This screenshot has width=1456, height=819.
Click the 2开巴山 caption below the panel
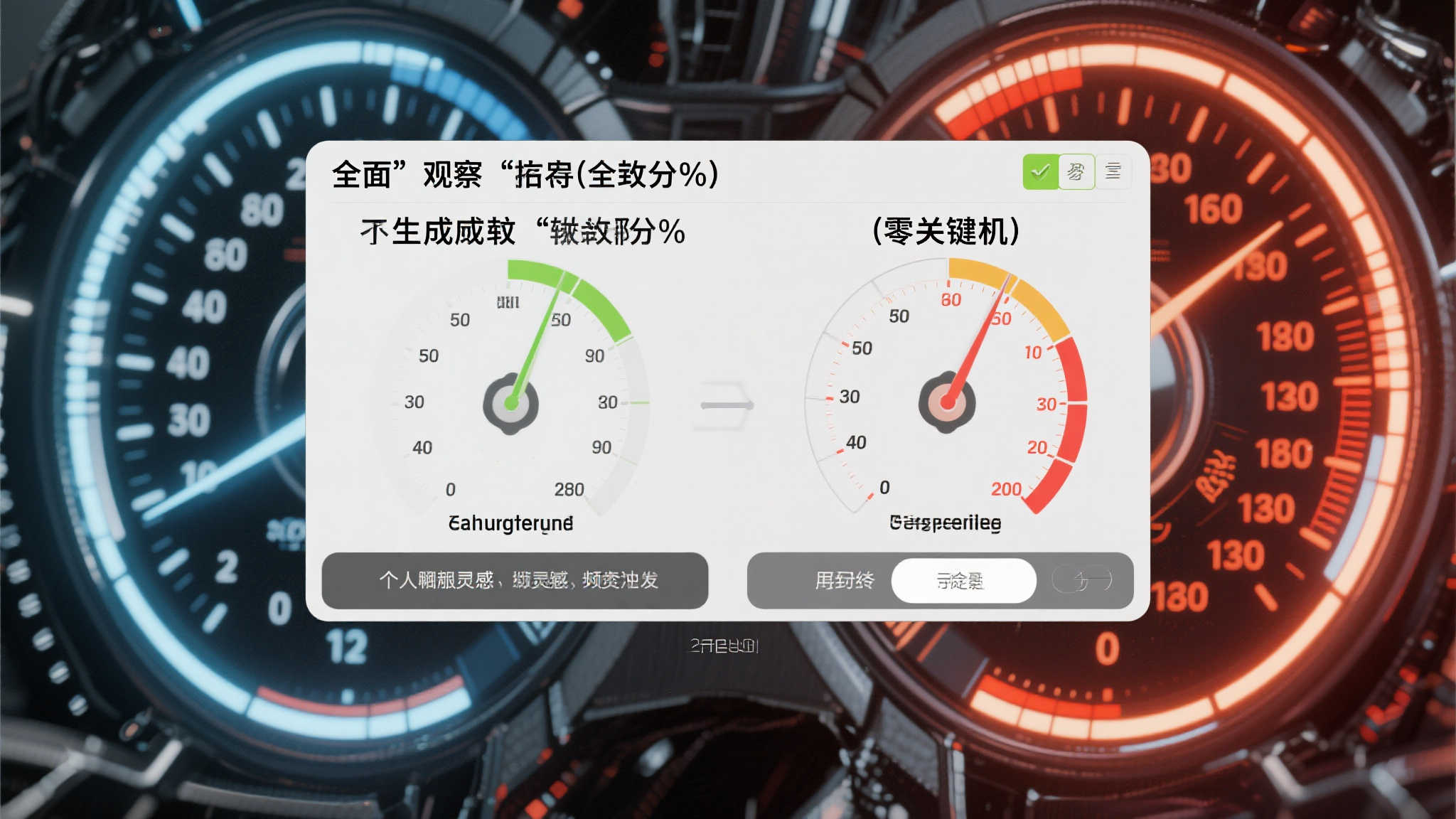point(723,646)
